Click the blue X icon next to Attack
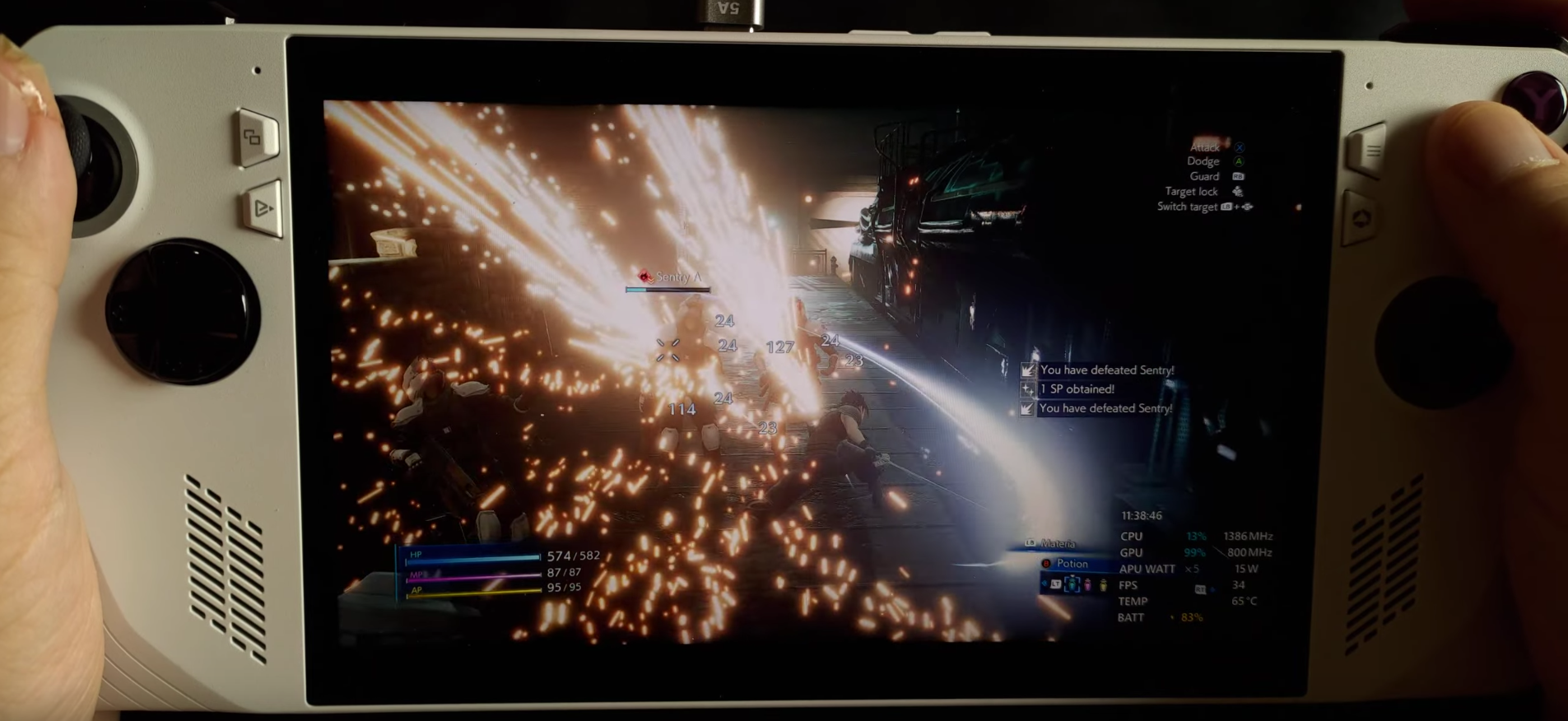Image resolution: width=1568 pixels, height=721 pixels. (x=1240, y=147)
